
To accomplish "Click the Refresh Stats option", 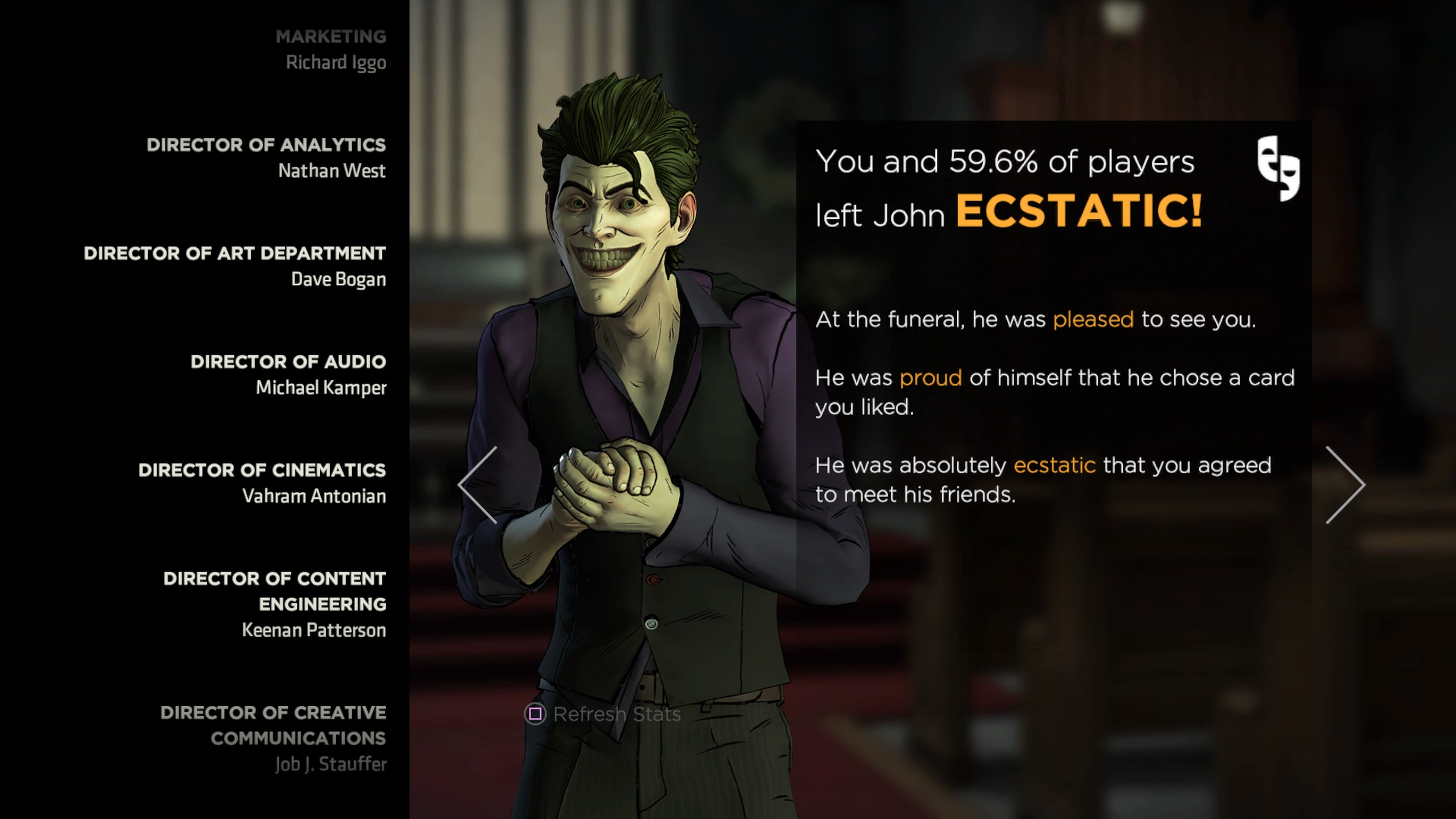I will (603, 714).
